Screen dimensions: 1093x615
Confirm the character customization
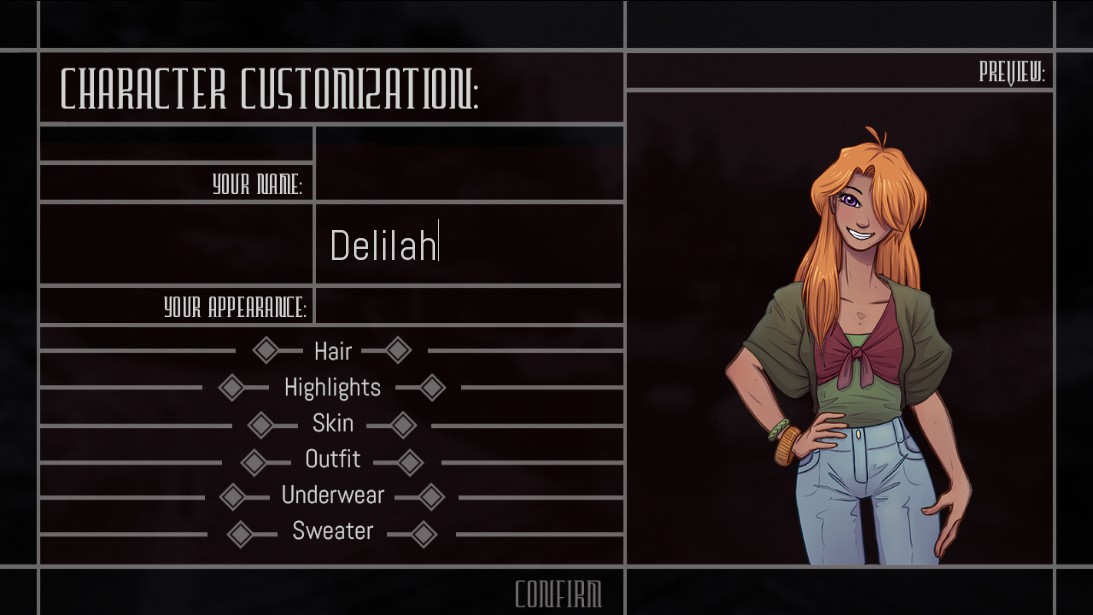coord(558,594)
